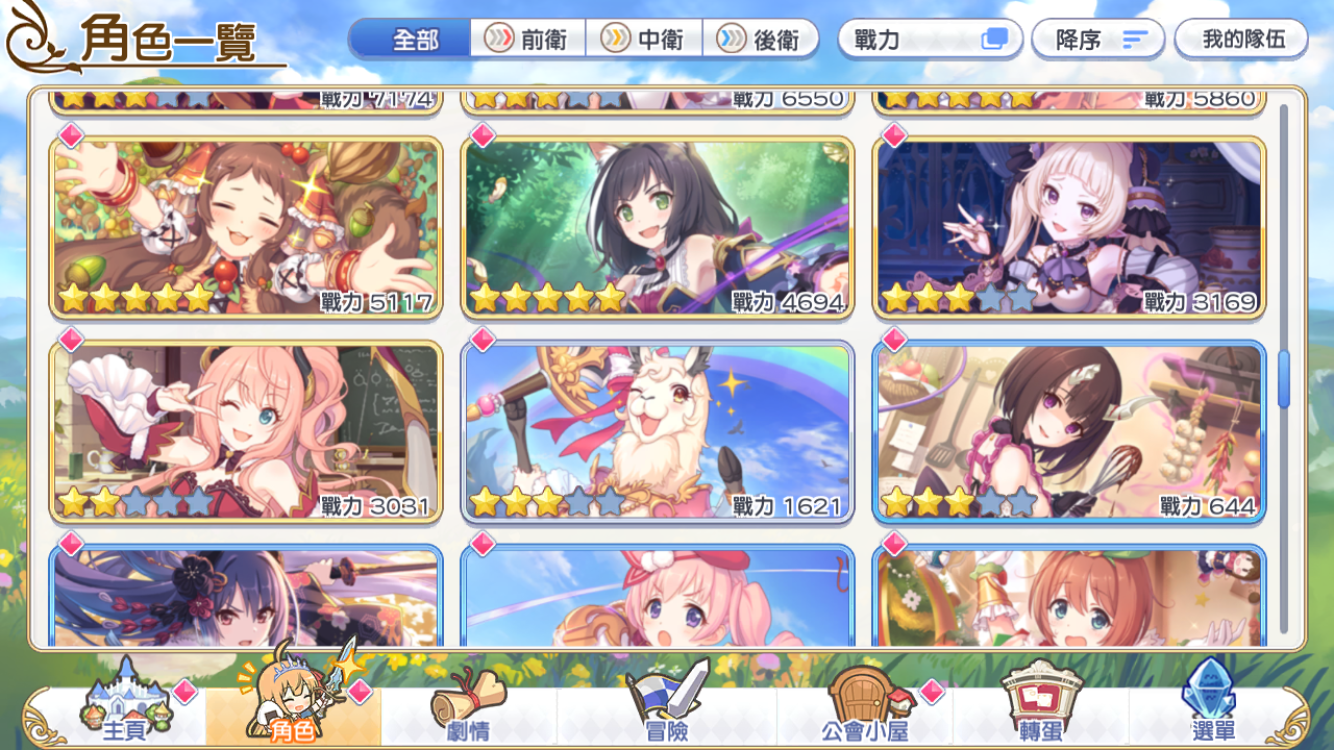Viewport: 1334px width, 750px height.
Task: Pick the character card with 戰力 3031
Action: coord(246,432)
